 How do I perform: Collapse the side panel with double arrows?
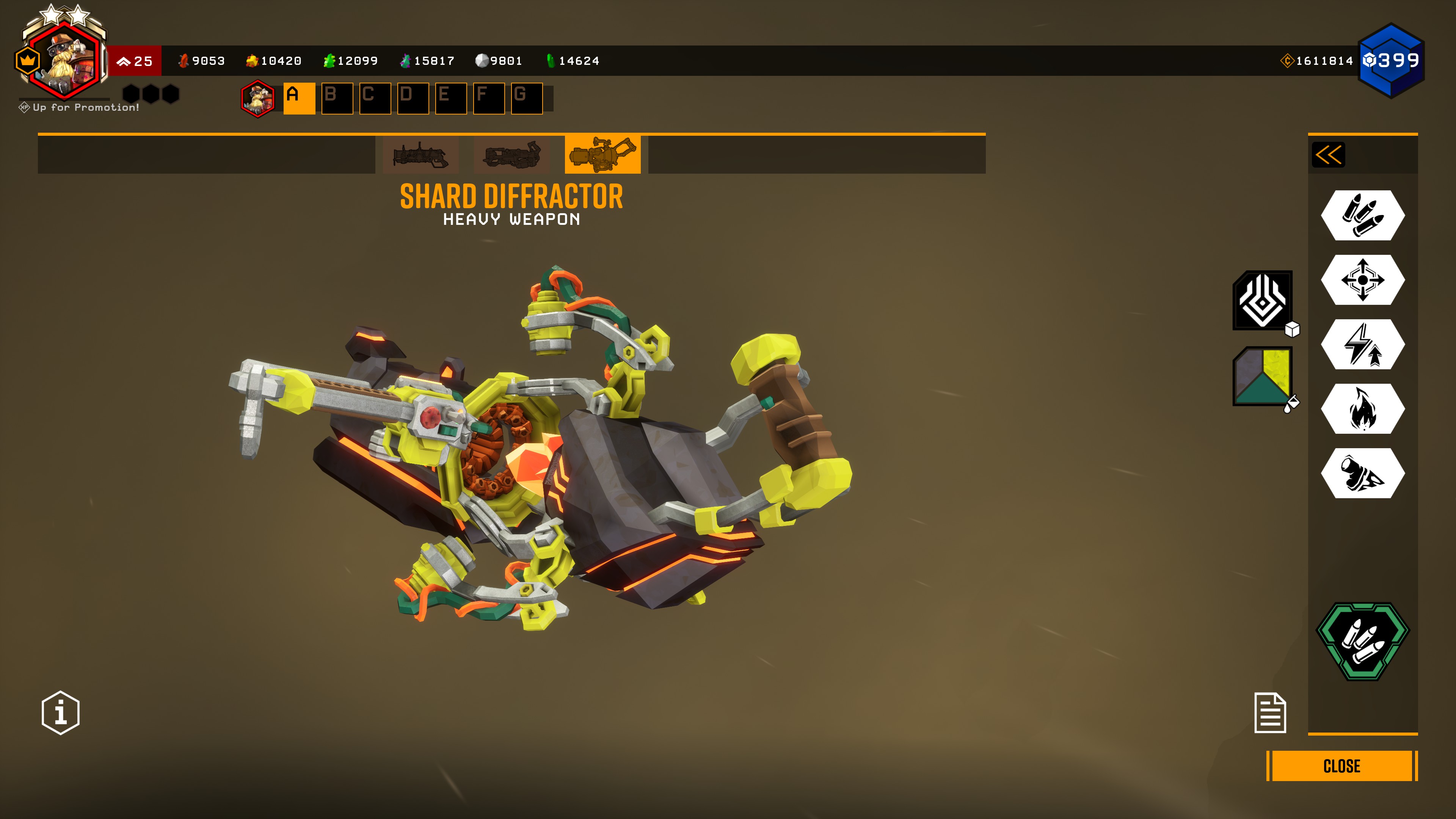(x=1328, y=155)
